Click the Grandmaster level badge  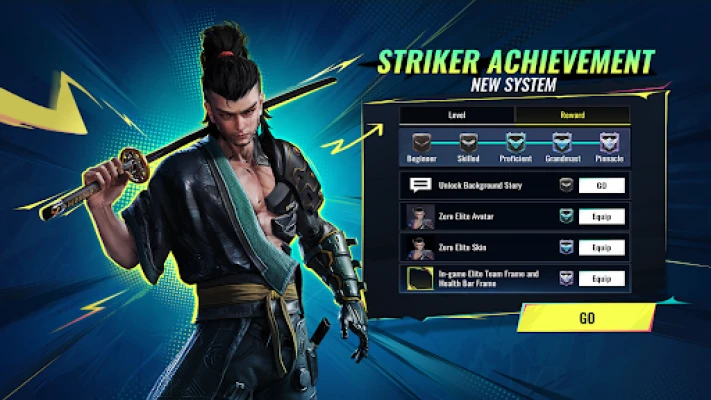coord(562,144)
